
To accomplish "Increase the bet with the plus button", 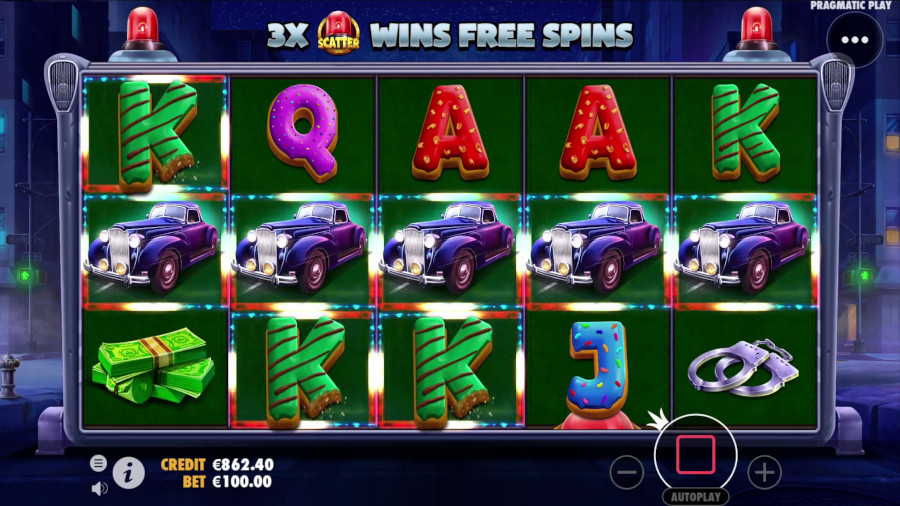I will coord(764,471).
